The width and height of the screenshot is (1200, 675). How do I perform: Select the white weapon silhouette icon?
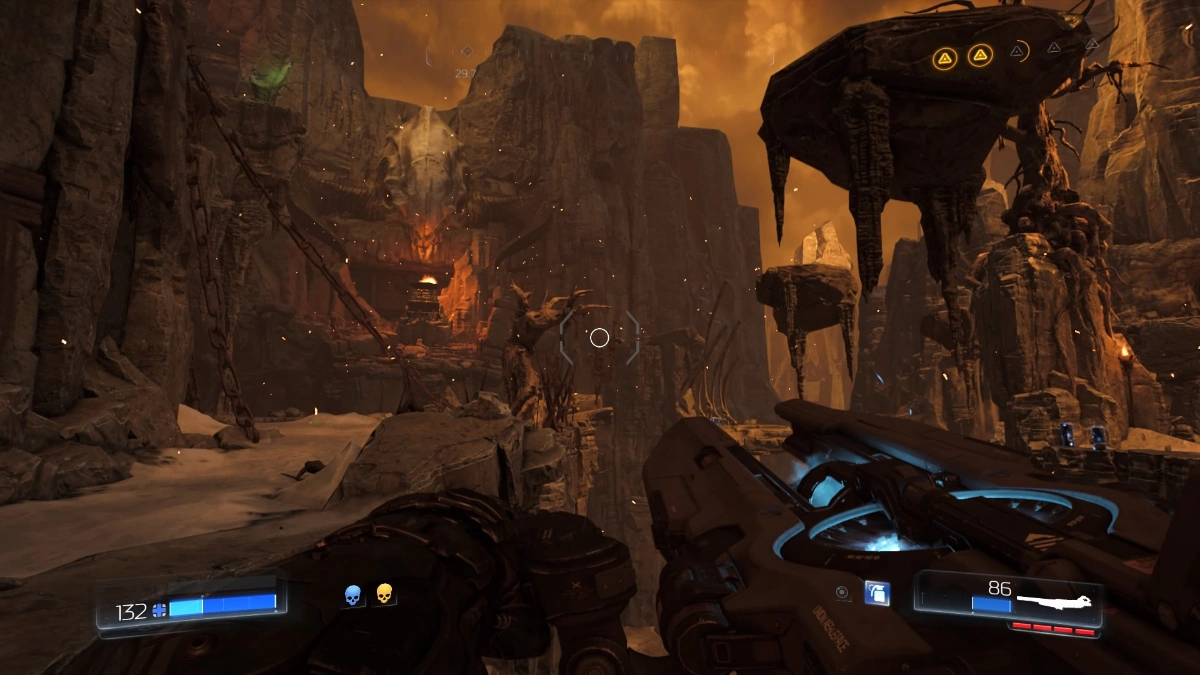[x=1055, y=603]
